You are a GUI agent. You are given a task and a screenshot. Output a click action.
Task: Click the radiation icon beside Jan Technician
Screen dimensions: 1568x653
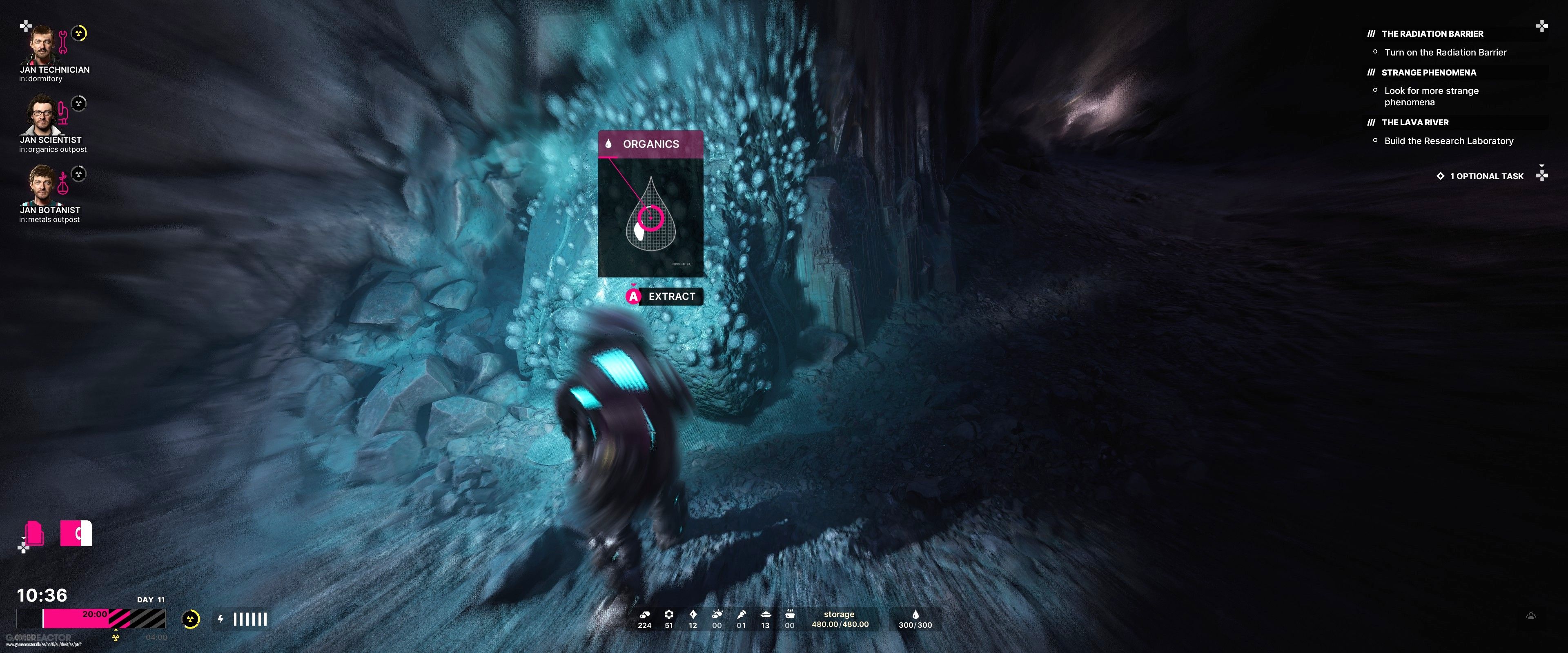click(x=79, y=33)
